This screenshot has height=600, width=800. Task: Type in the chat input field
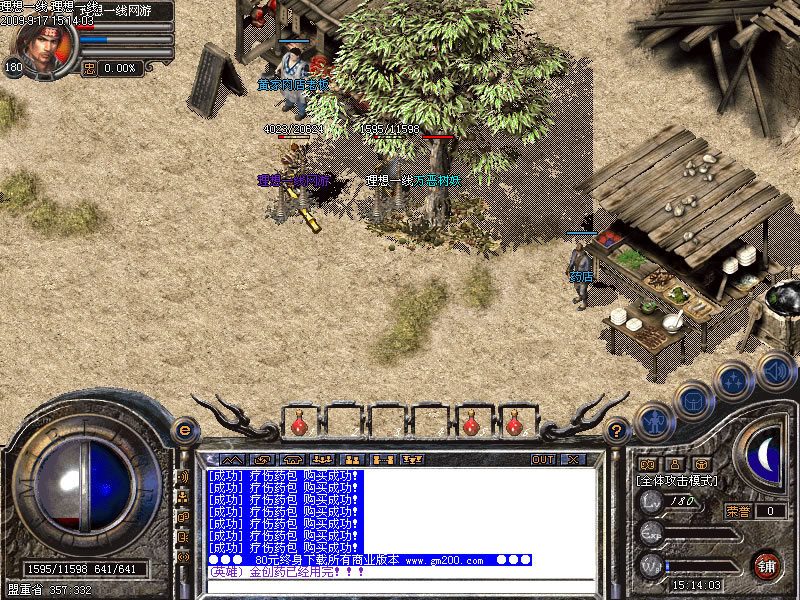(x=400, y=587)
